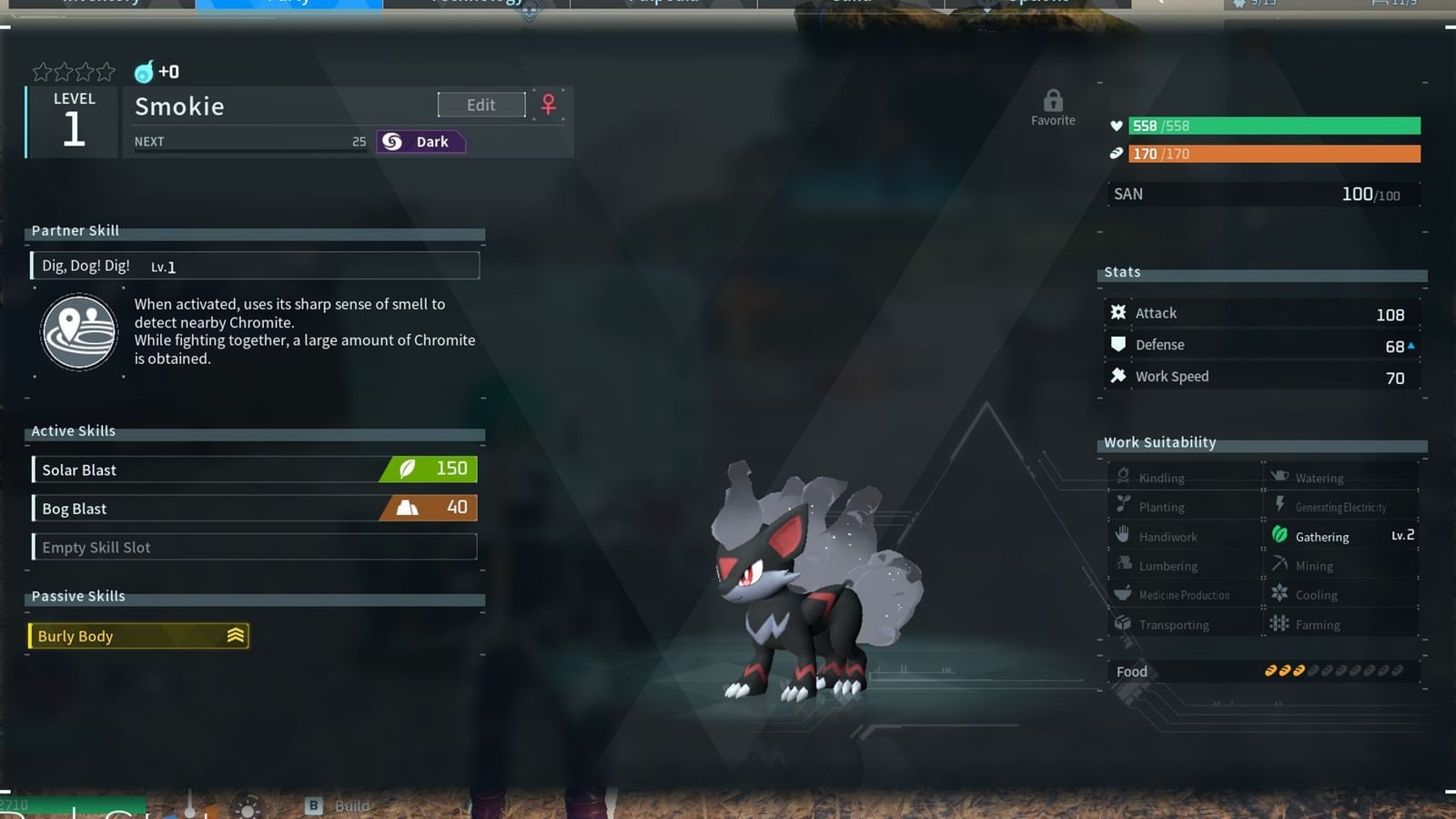Click the Gathering leaf icon
This screenshot has height=819, width=1456.
point(1280,536)
